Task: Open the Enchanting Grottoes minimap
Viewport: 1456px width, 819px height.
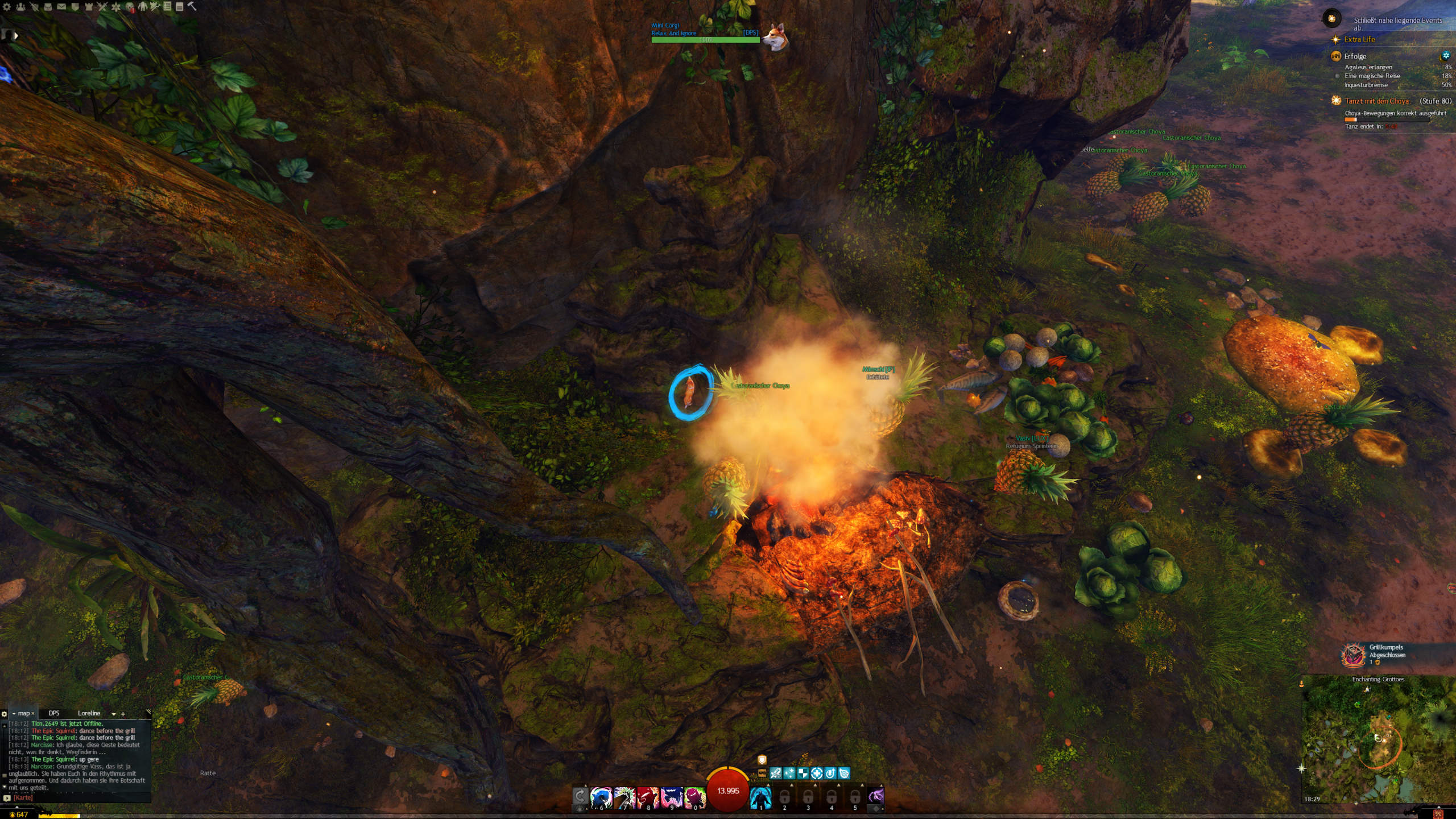Action: click(x=1378, y=739)
